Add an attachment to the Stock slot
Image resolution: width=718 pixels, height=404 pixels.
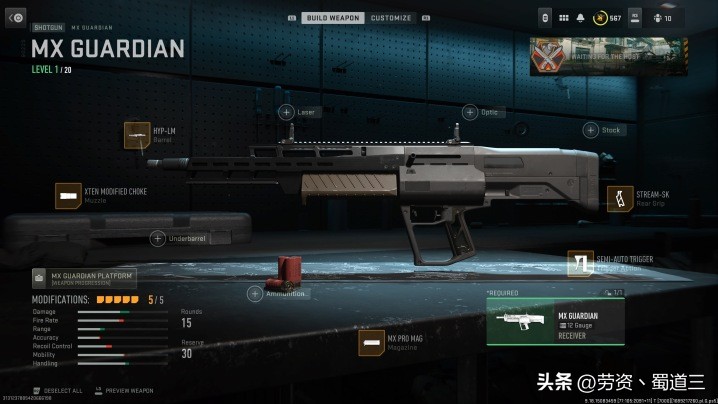590,130
